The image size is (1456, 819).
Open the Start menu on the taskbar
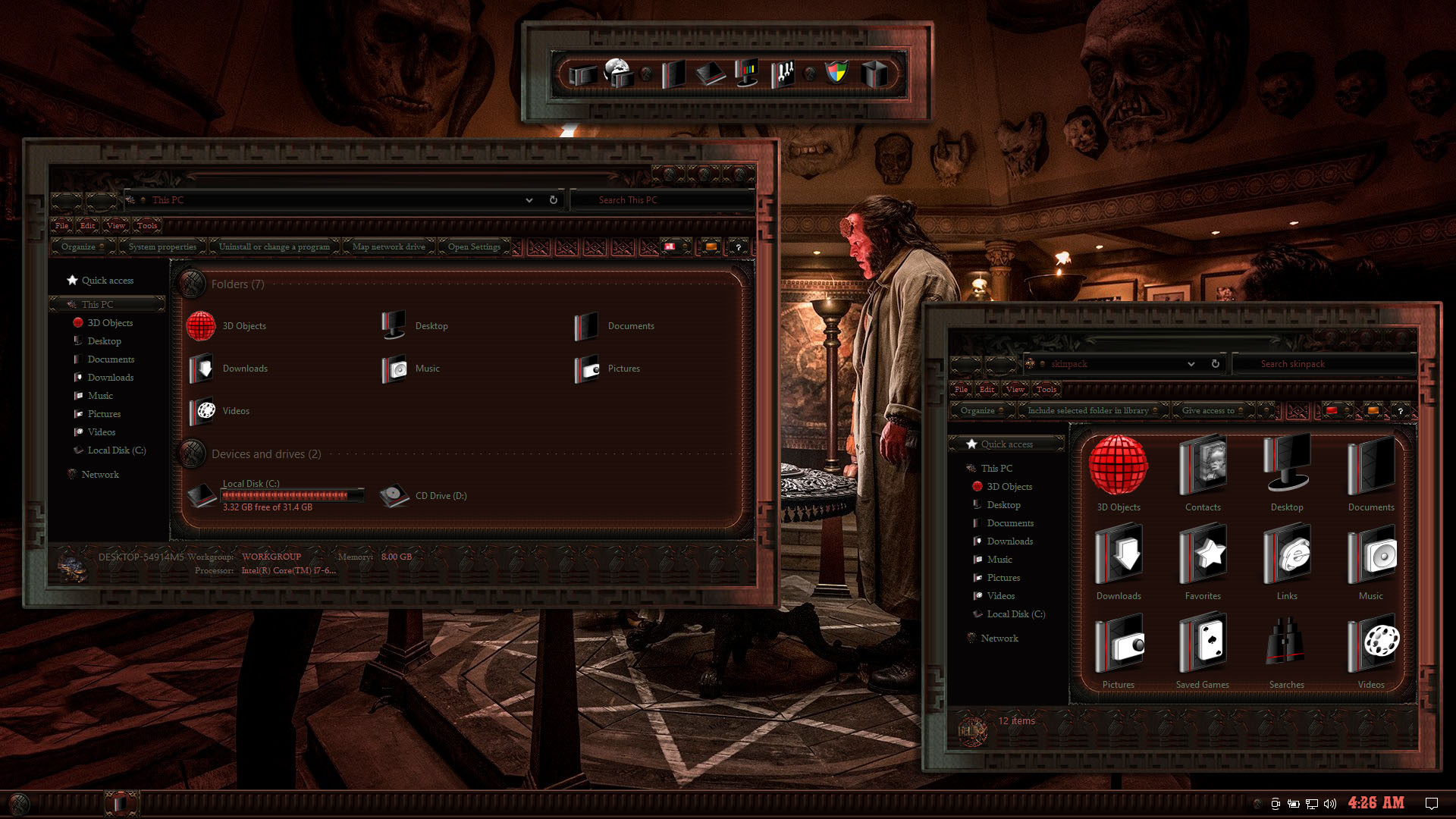tap(20, 804)
